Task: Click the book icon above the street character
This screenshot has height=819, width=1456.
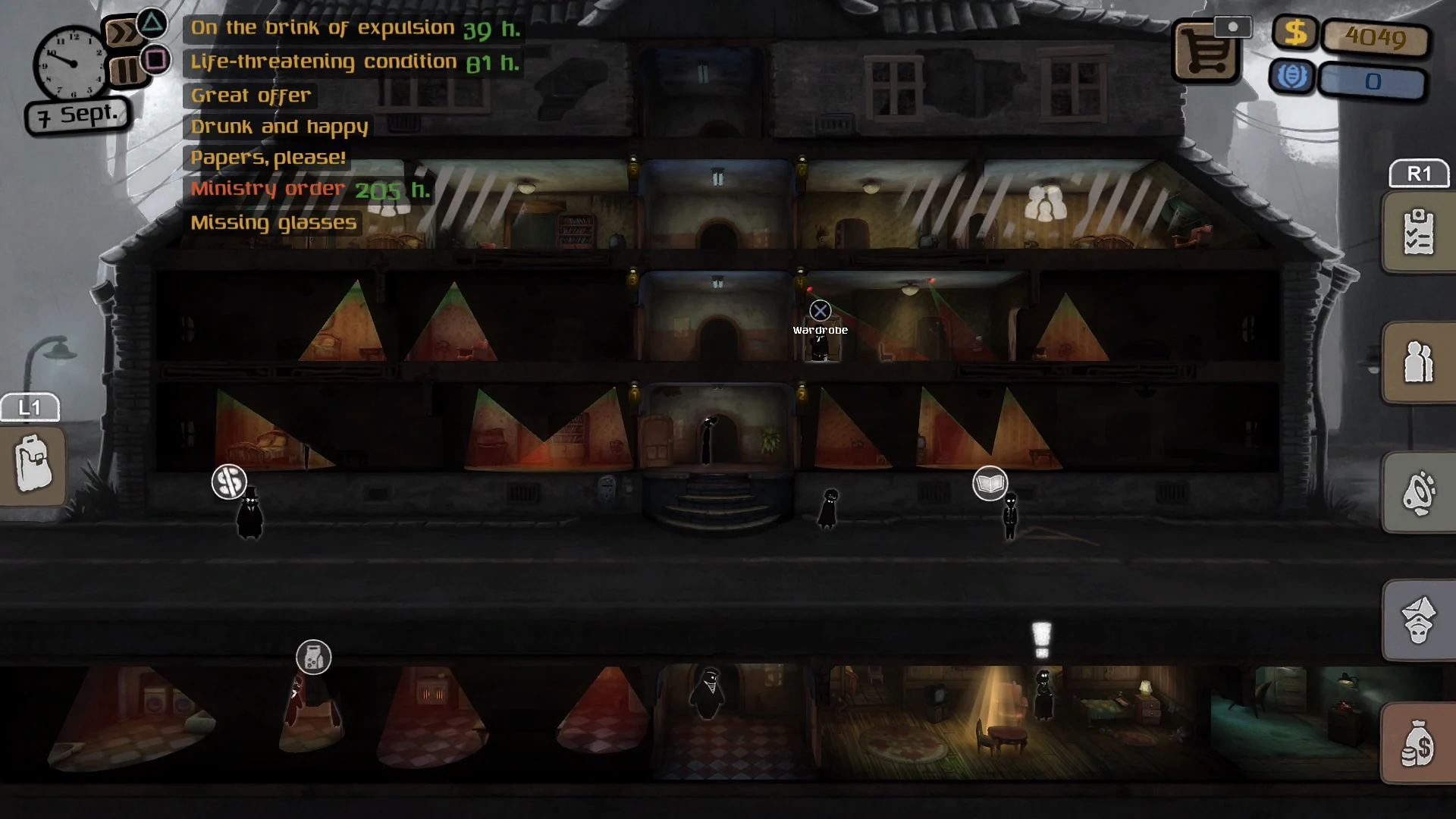Action: click(x=990, y=483)
